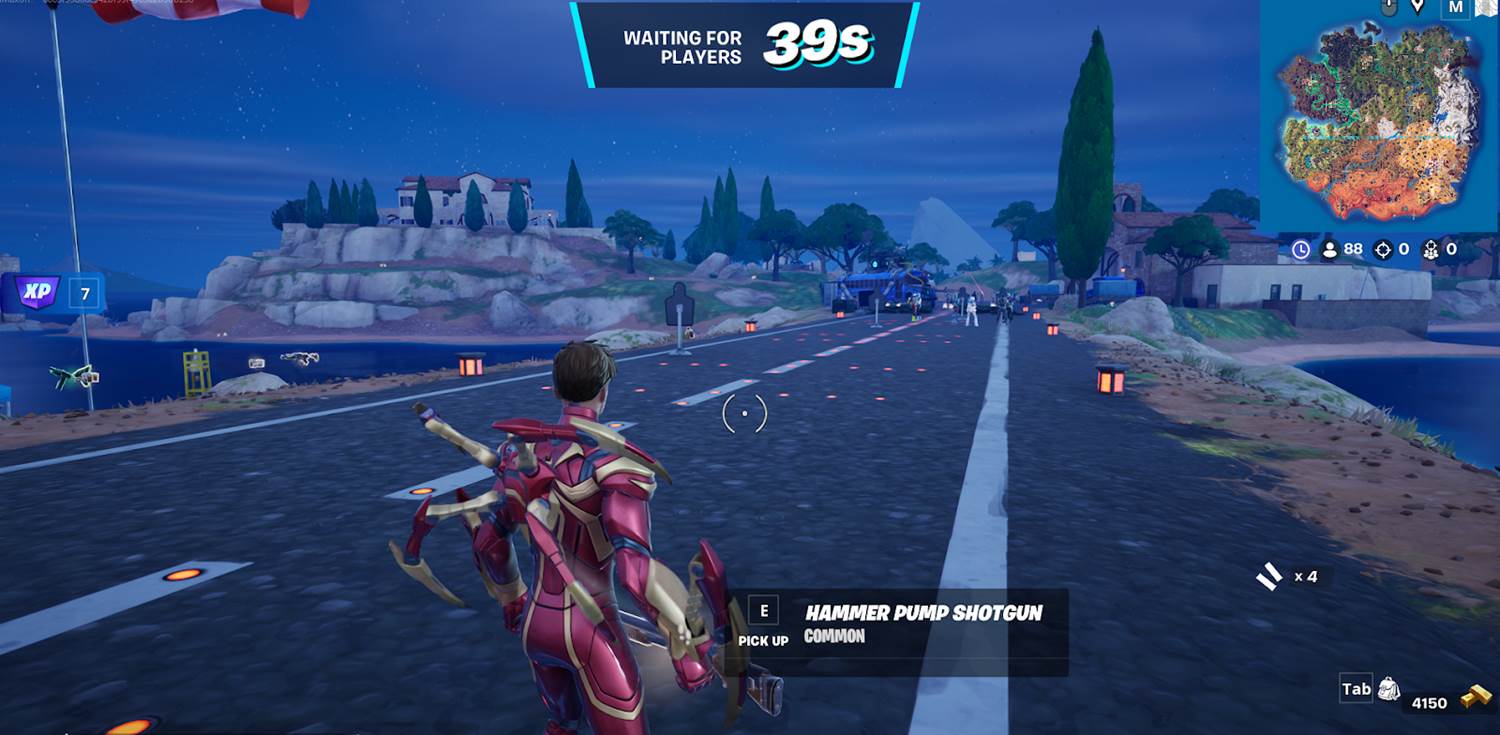The width and height of the screenshot is (1500, 735).
Task: Open the backpack inventory icon
Action: point(1388,688)
